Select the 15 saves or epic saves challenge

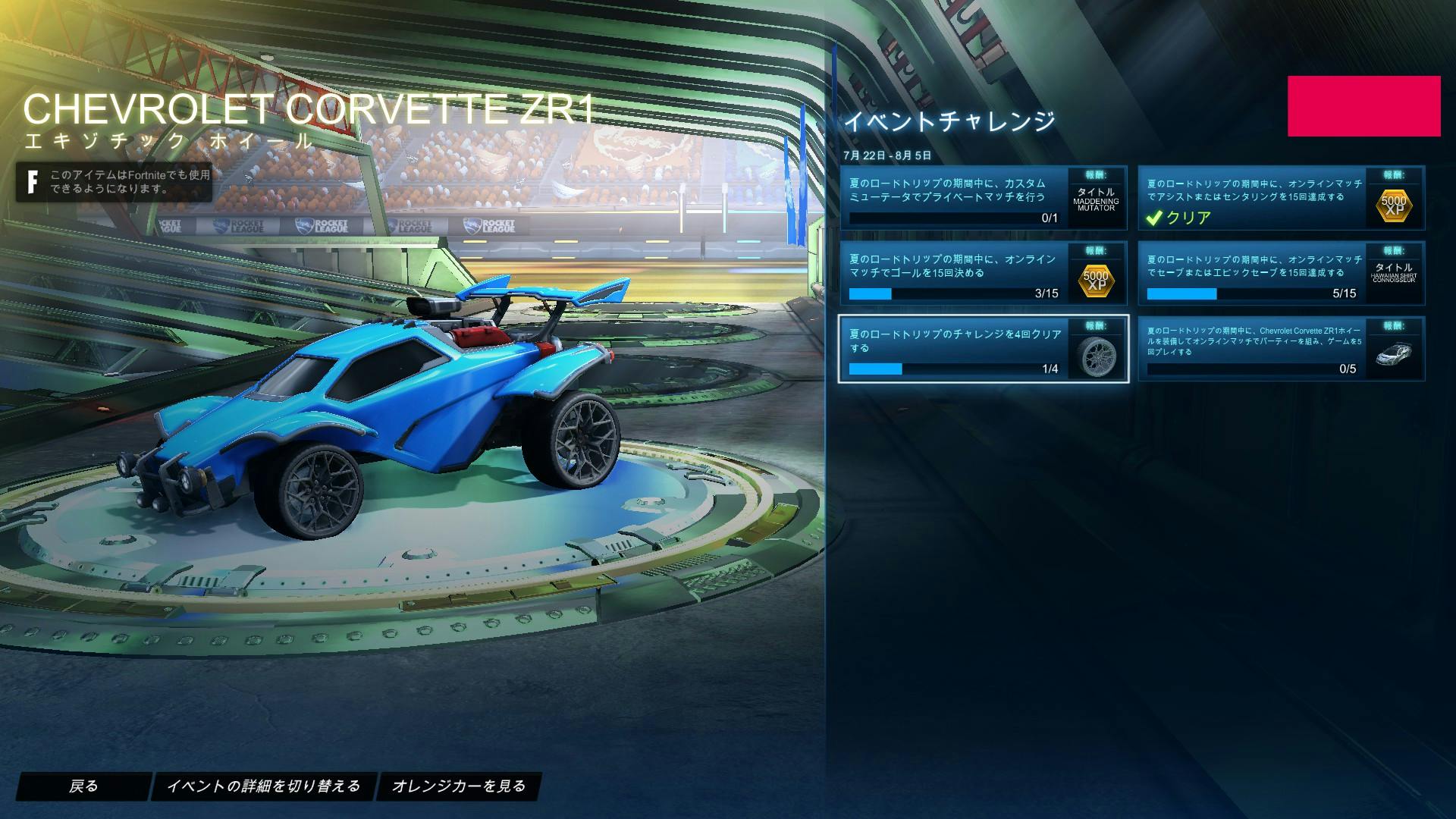[1281, 273]
